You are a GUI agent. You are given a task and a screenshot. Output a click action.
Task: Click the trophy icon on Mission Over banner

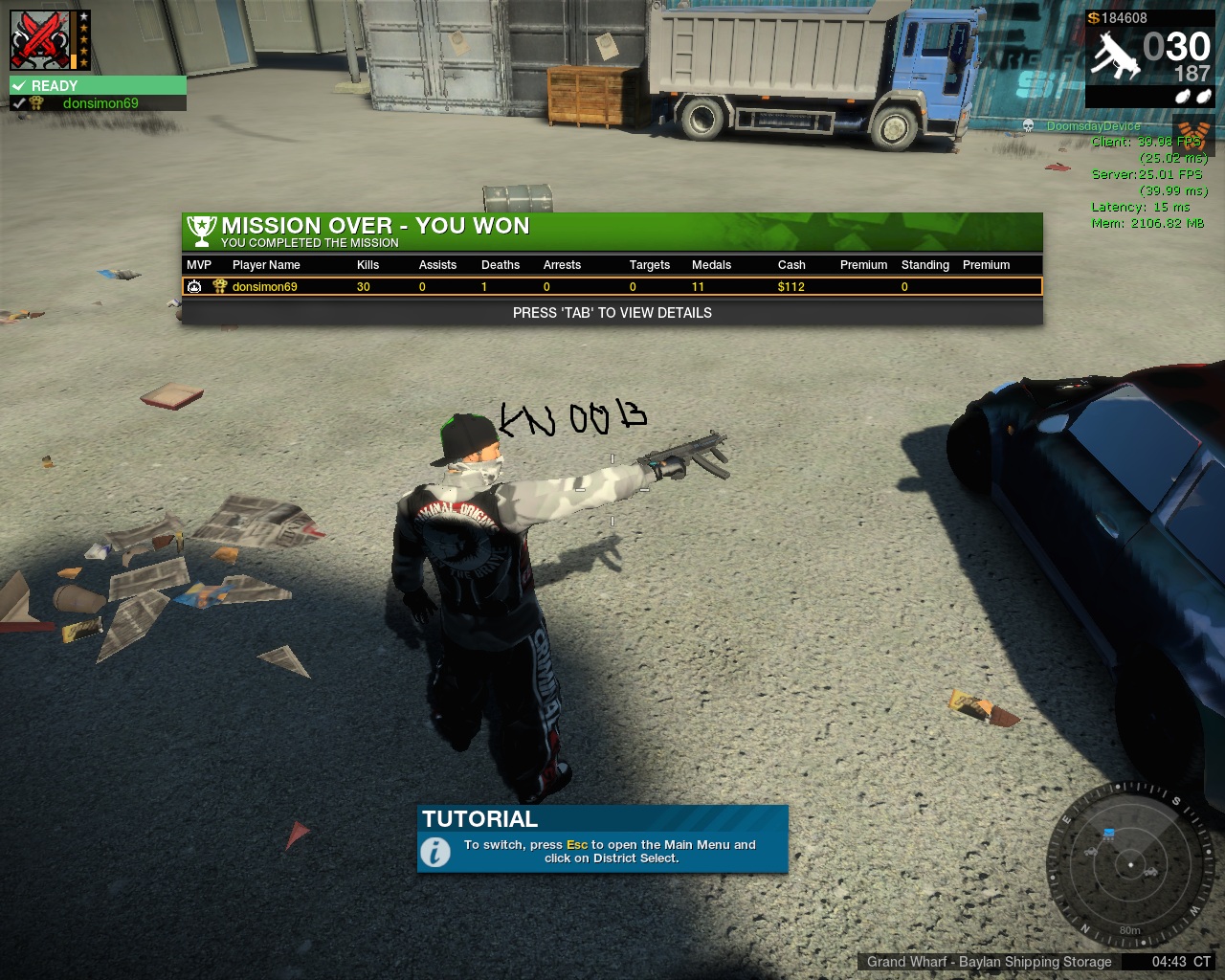coord(201,230)
